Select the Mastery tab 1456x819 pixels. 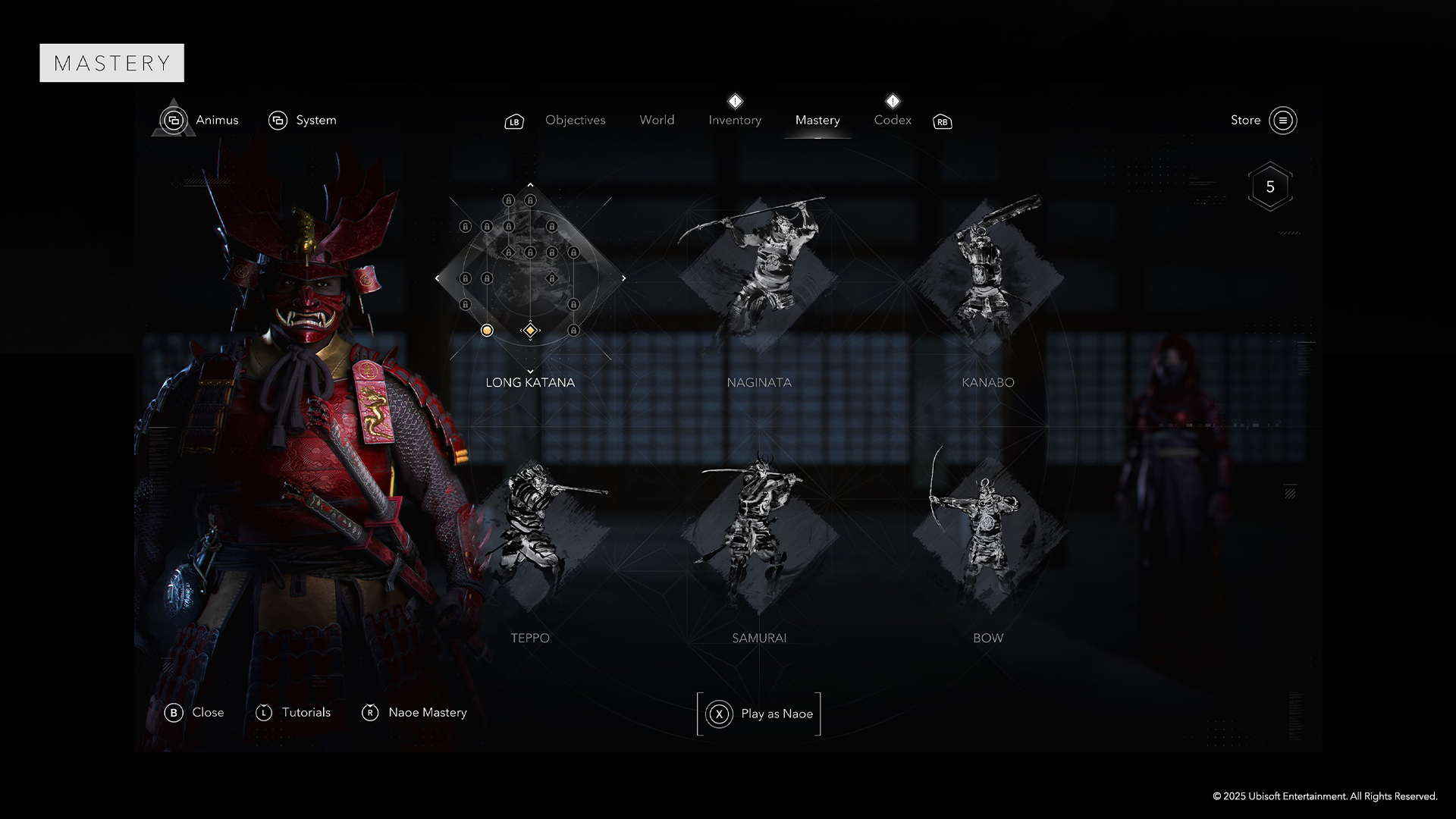pyautogui.click(x=817, y=120)
